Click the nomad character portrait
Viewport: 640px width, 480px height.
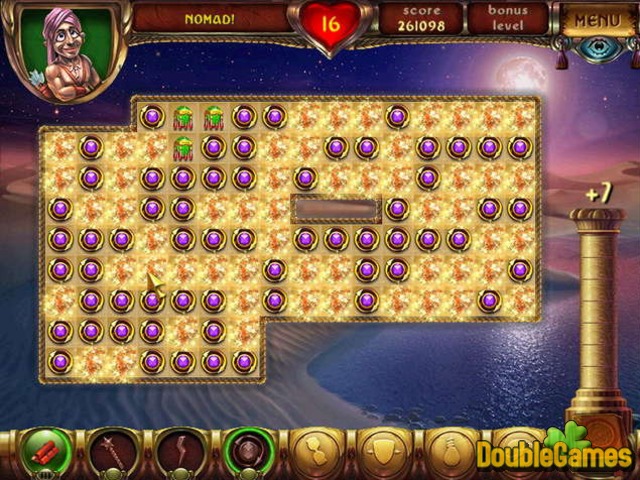(62, 50)
